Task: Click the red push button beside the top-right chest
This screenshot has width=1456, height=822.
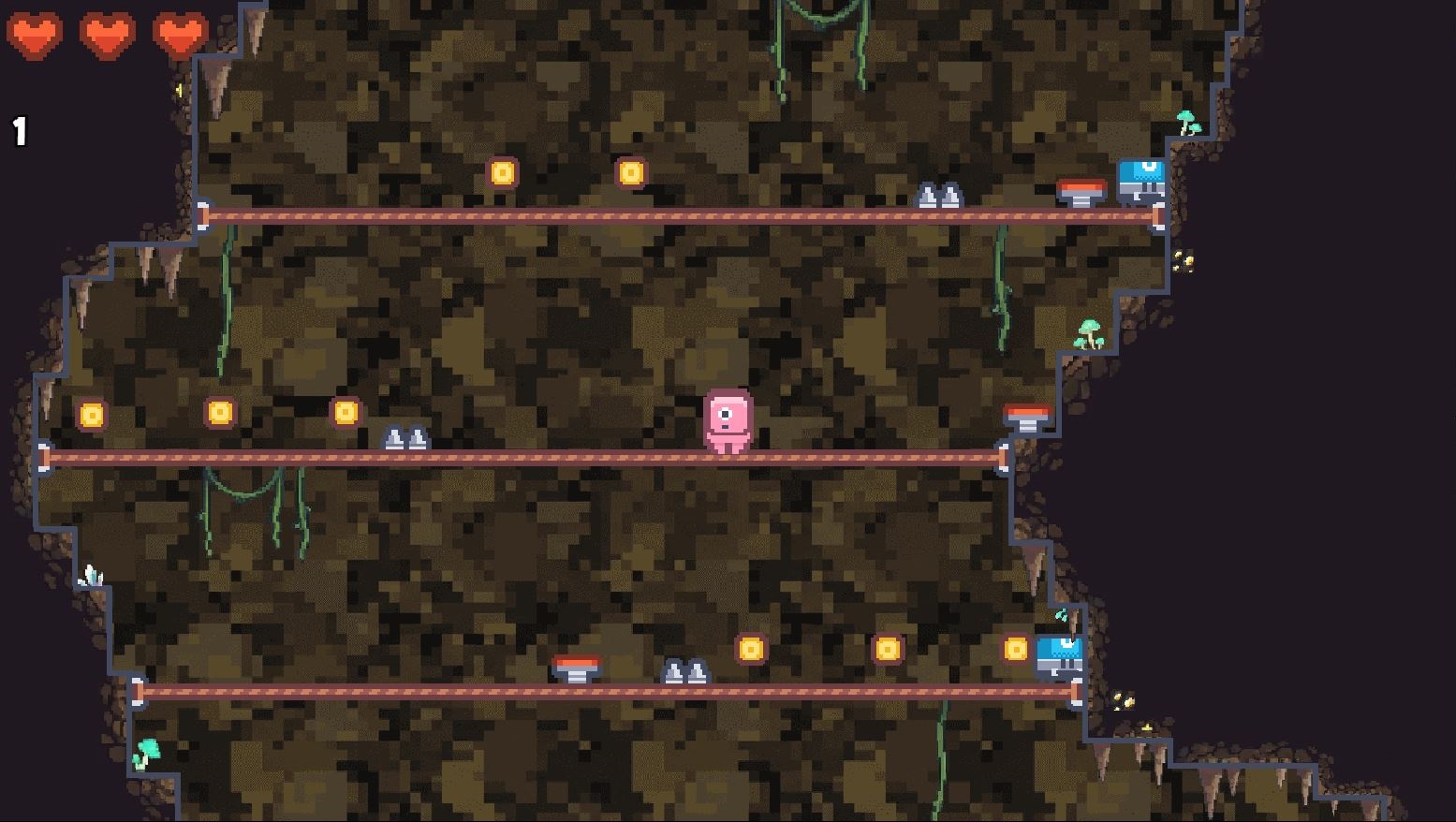Action: [1082, 189]
